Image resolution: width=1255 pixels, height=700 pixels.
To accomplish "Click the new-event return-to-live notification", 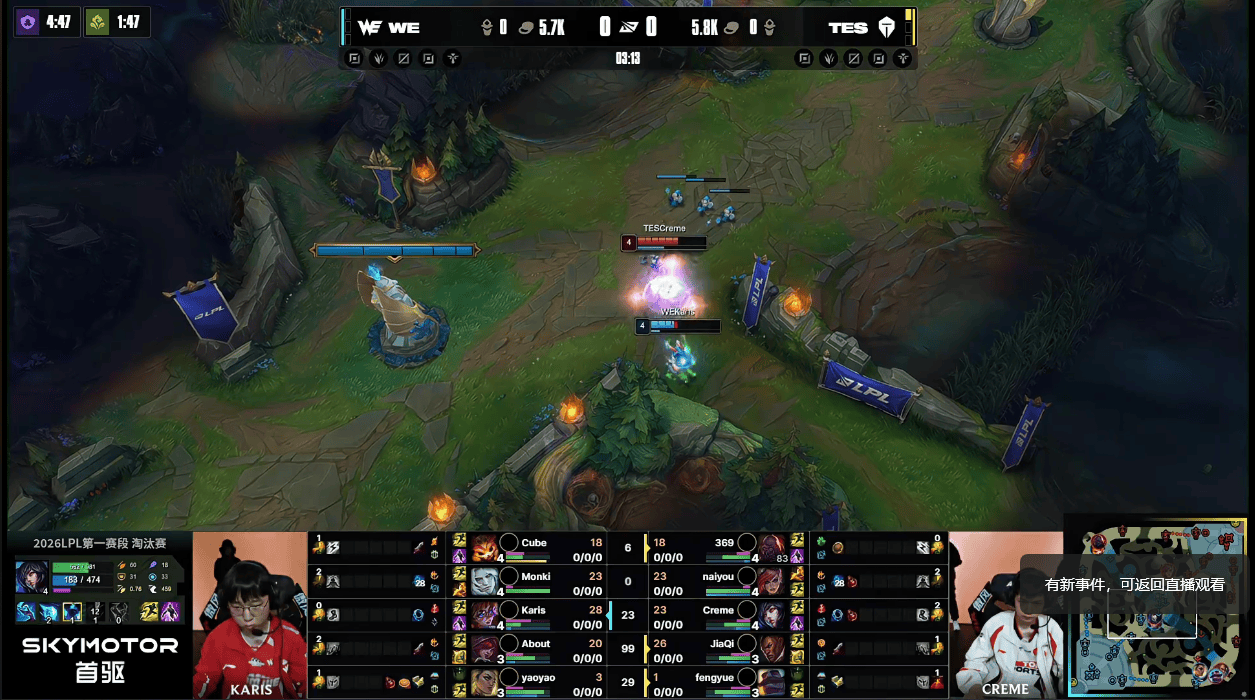I will (x=1134, y=585).
